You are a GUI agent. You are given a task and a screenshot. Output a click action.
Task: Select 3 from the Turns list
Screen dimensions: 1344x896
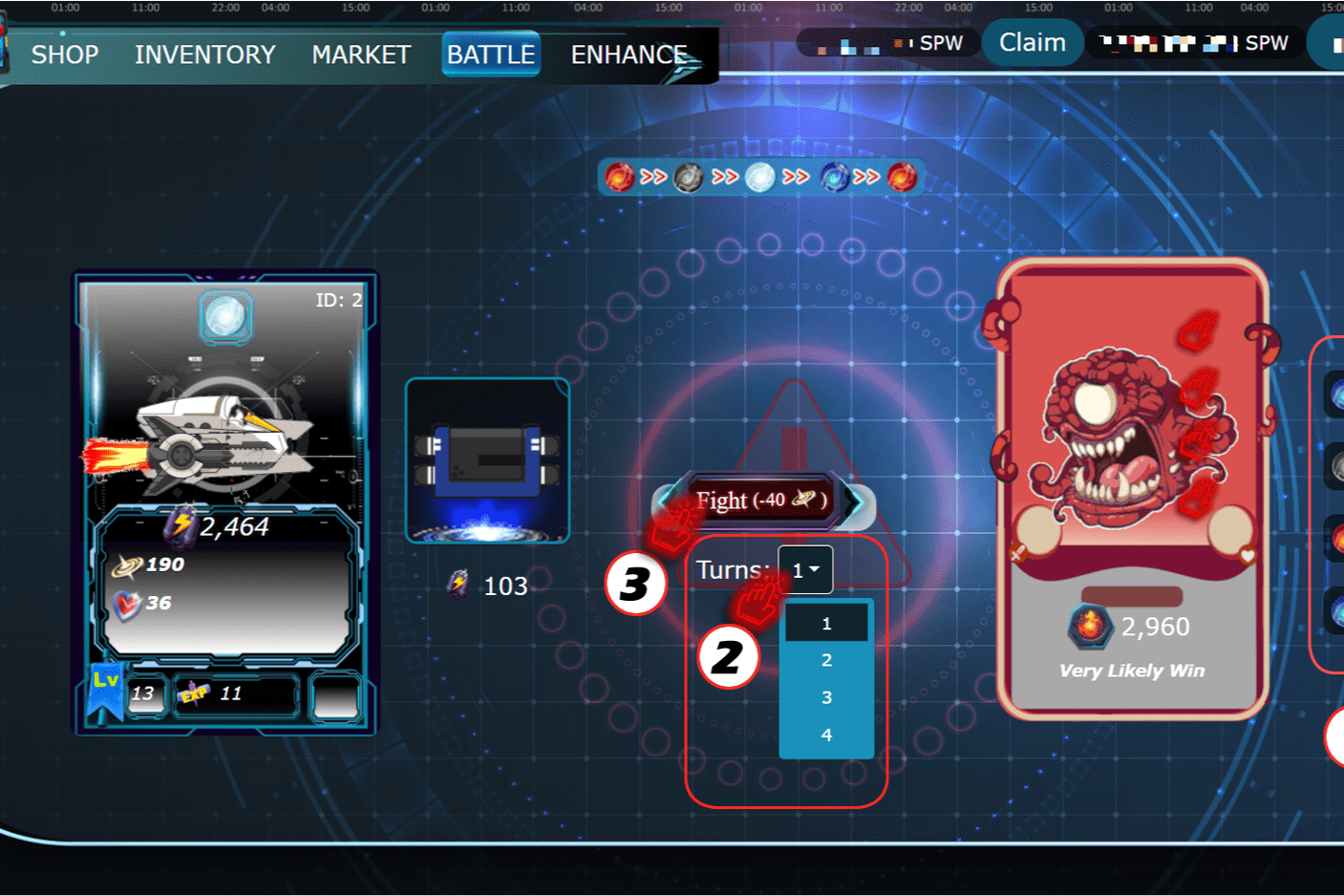825,696
